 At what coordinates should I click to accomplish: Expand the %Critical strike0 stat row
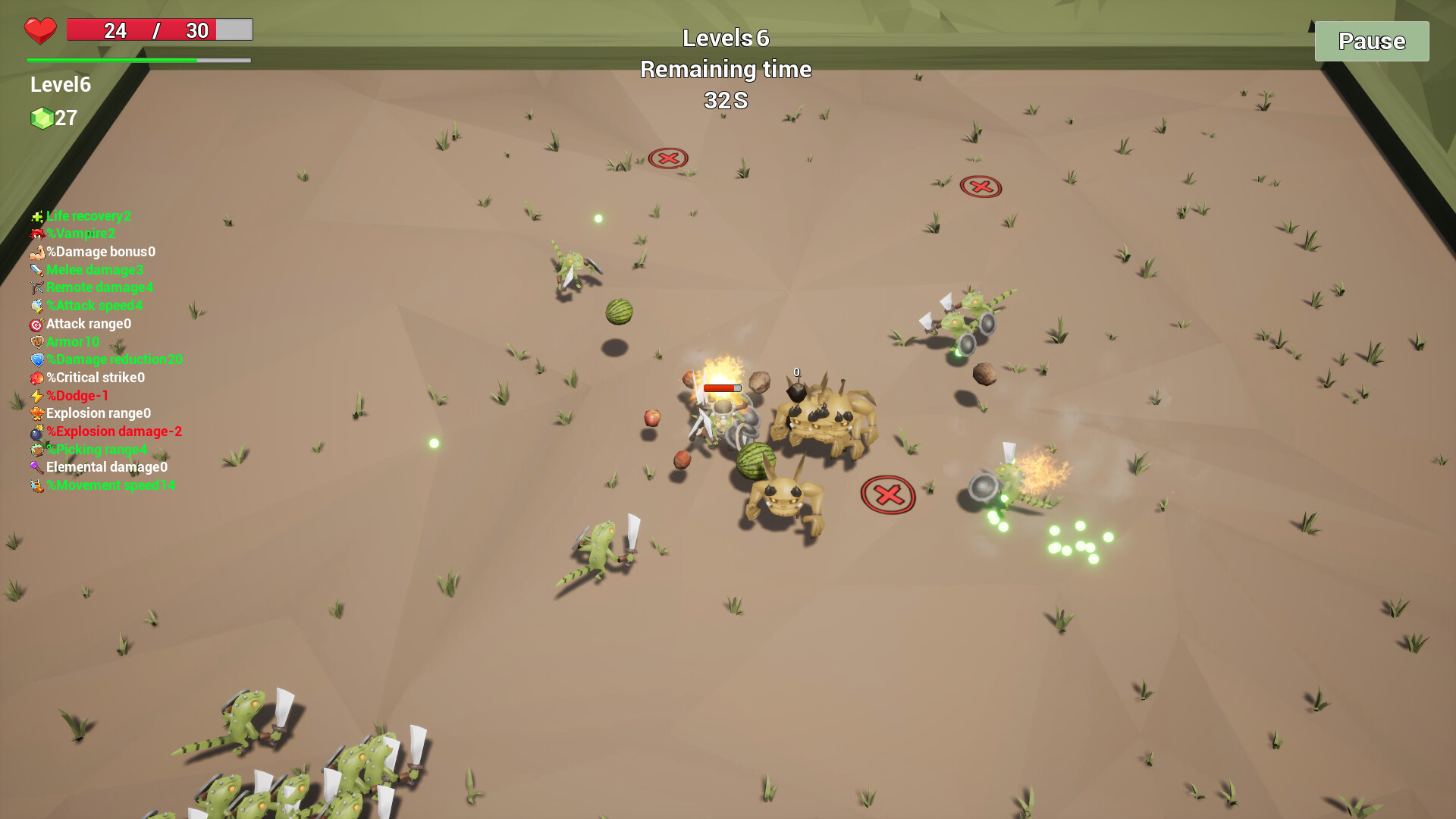tap(95, 378)
